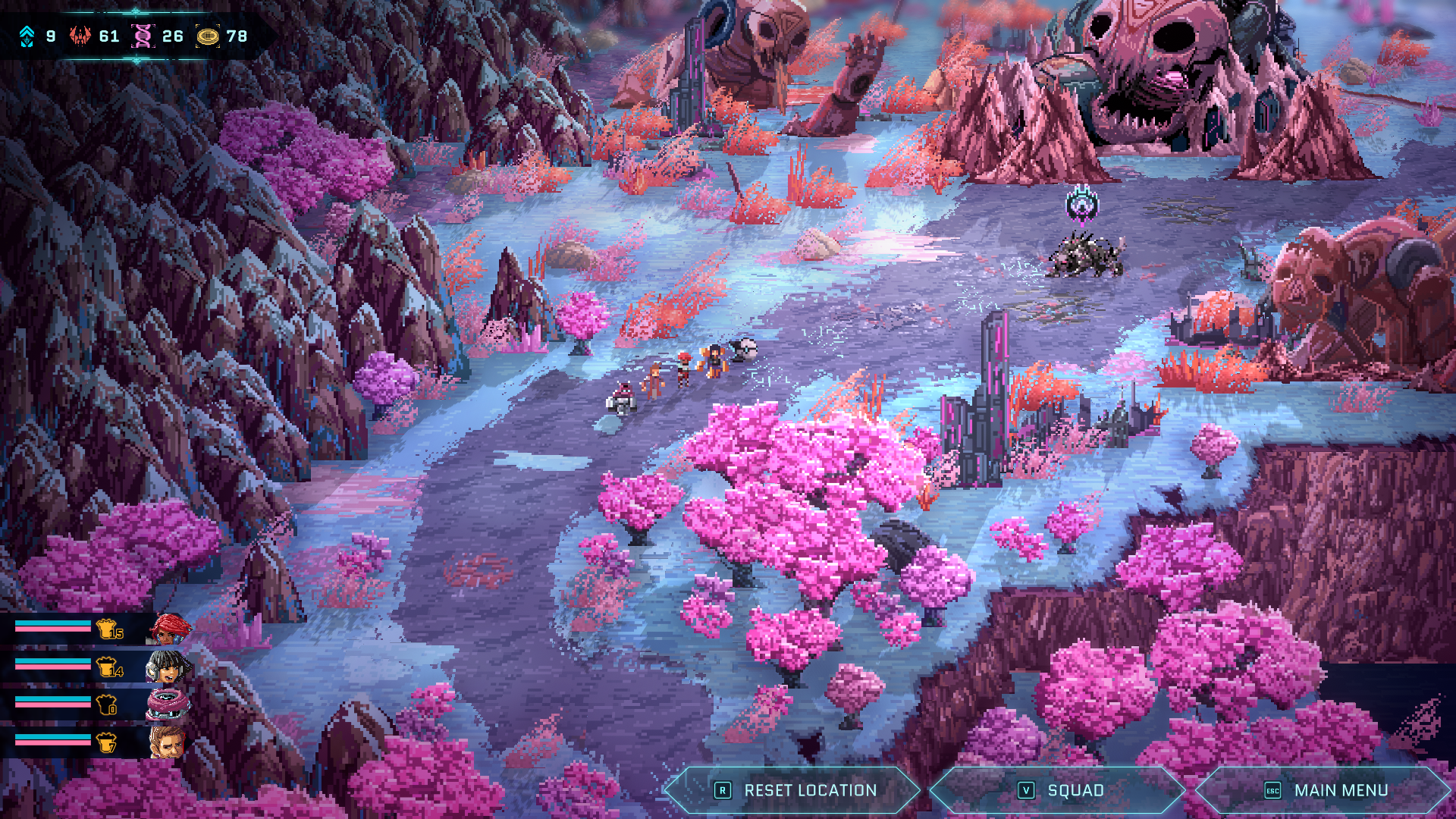Select the pink robot squad member portrait

pos(168,704)
